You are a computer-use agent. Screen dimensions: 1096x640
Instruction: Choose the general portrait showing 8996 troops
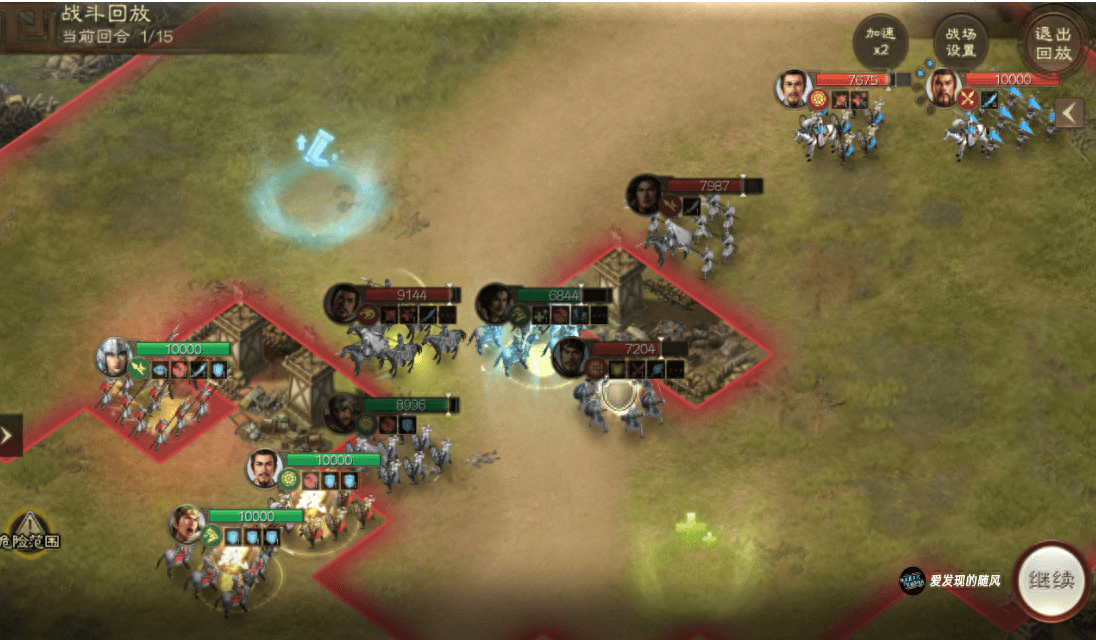342,410
